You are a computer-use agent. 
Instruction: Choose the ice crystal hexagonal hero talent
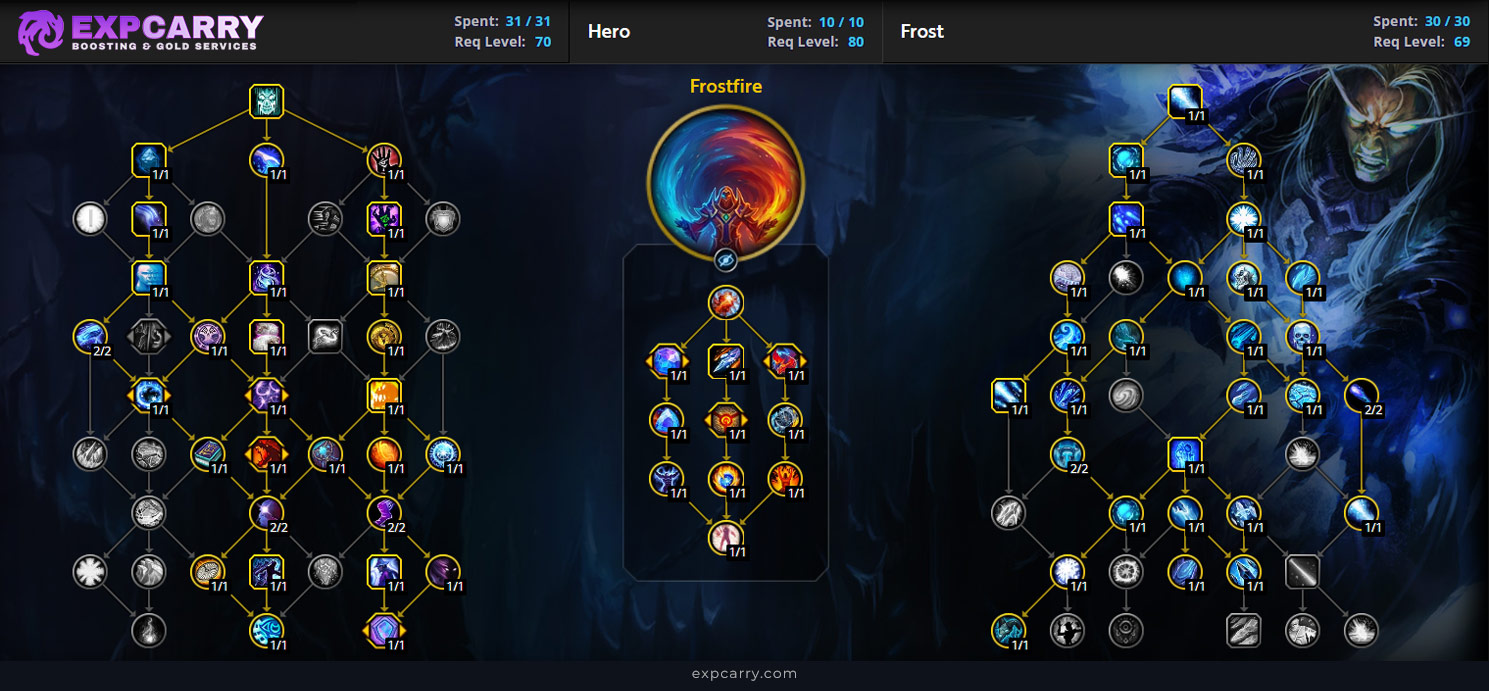point(667,360)
